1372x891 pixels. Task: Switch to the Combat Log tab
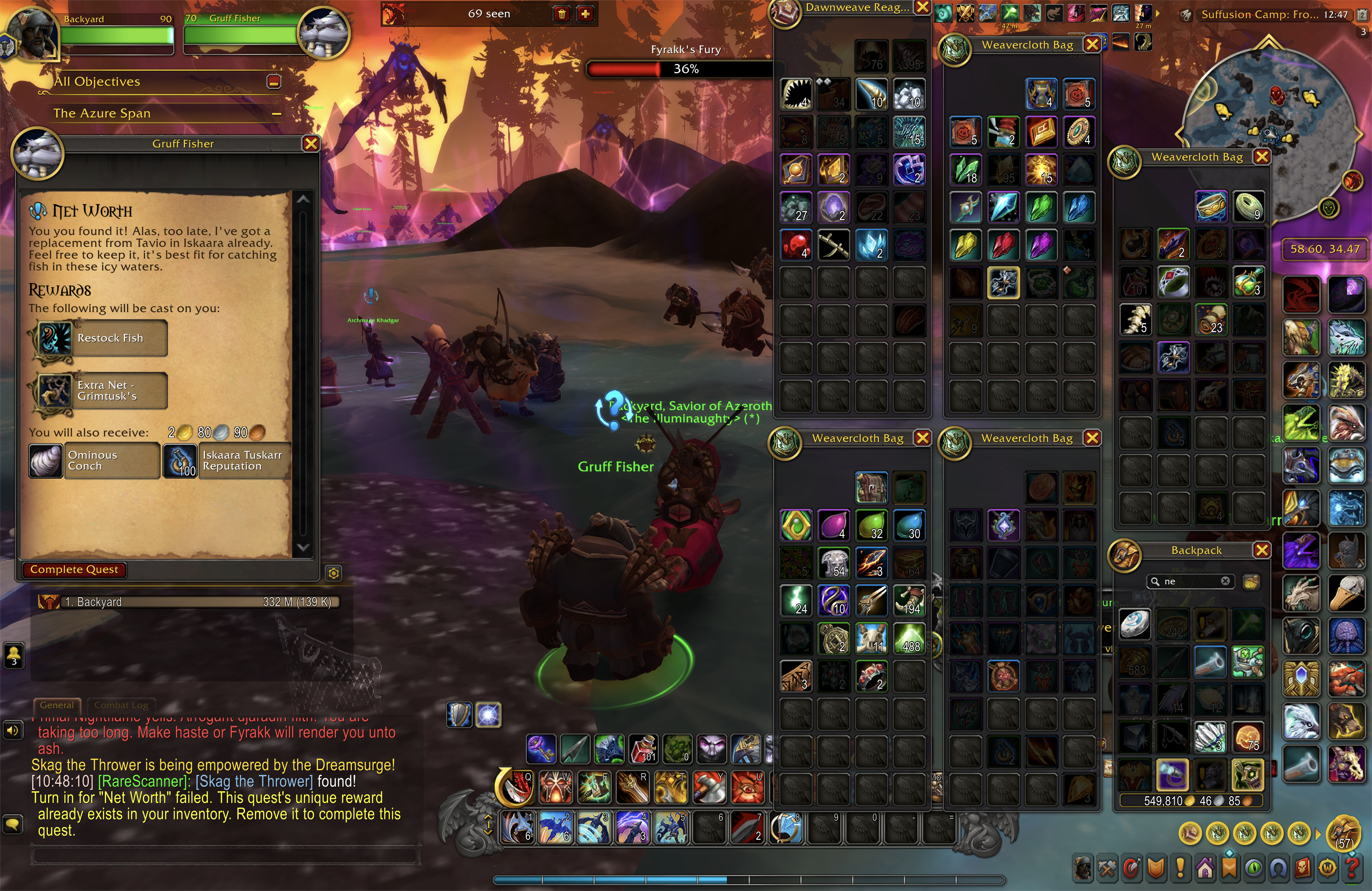coord(121,705)
